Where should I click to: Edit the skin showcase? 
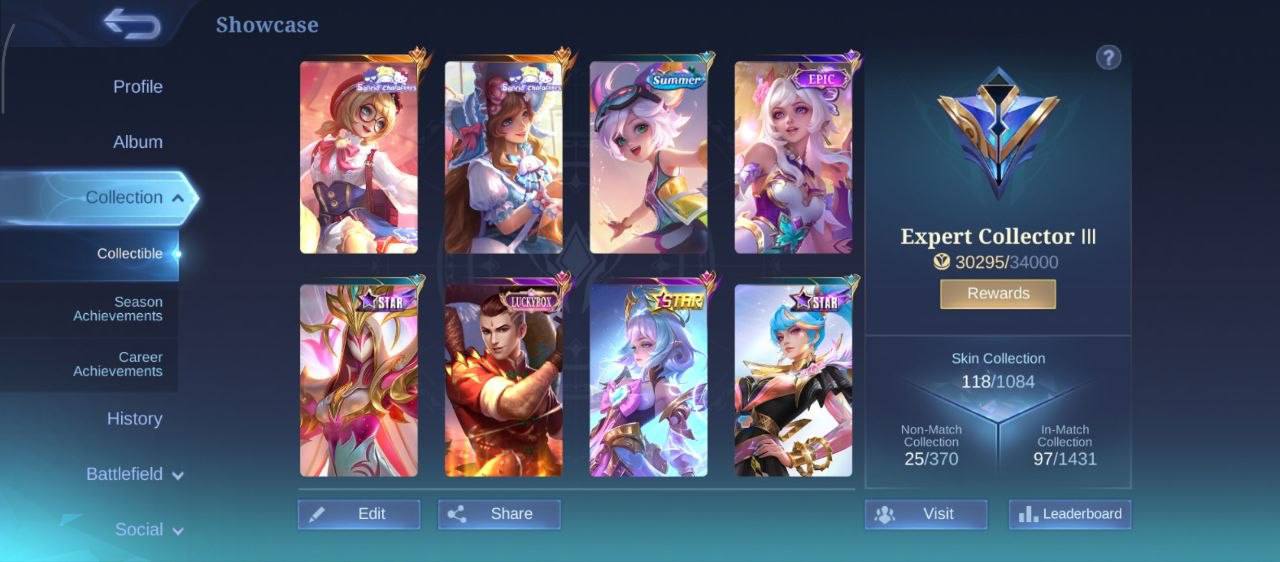(359, 514)
